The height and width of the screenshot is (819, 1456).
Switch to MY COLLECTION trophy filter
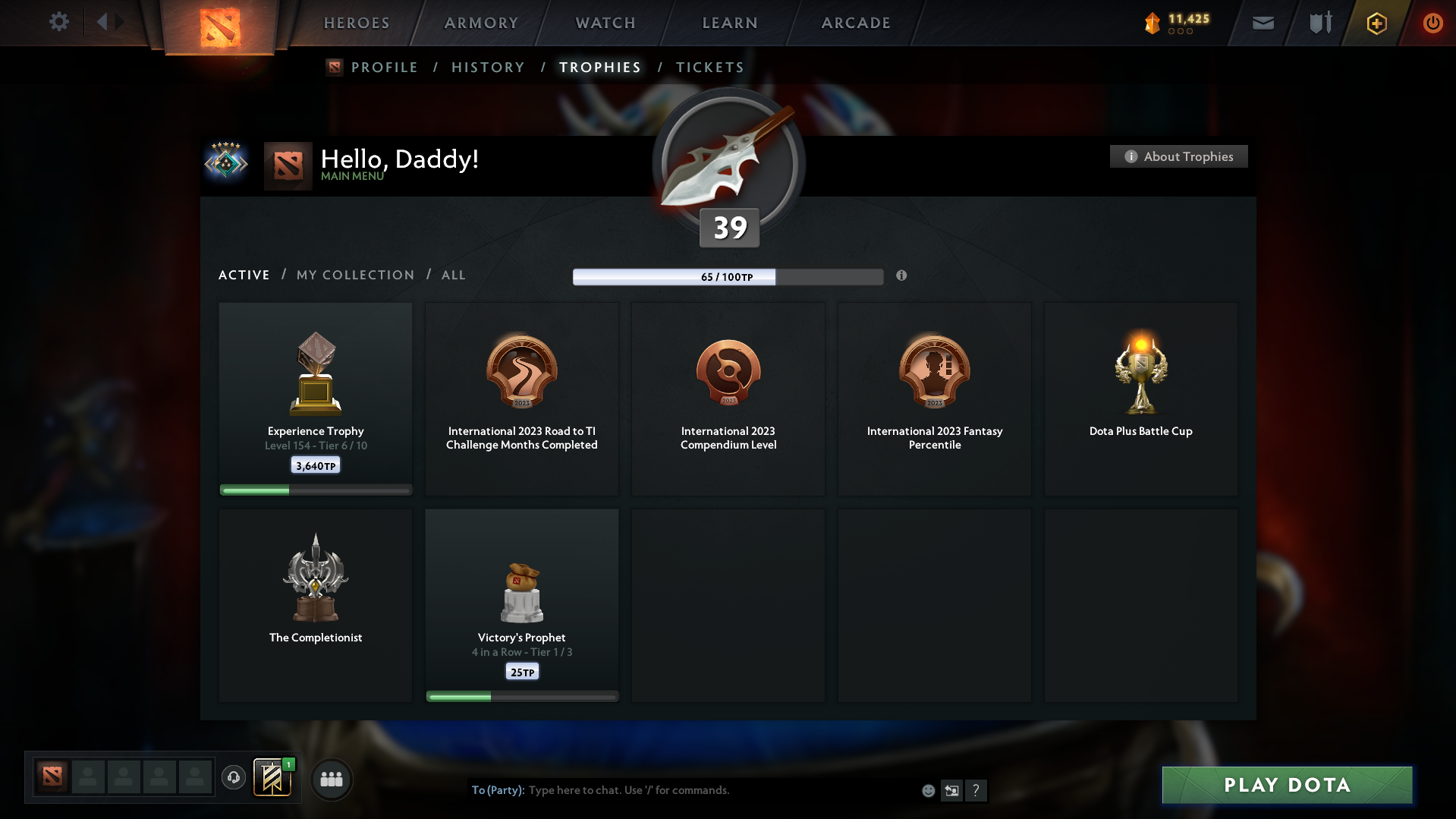coord(354,275)
